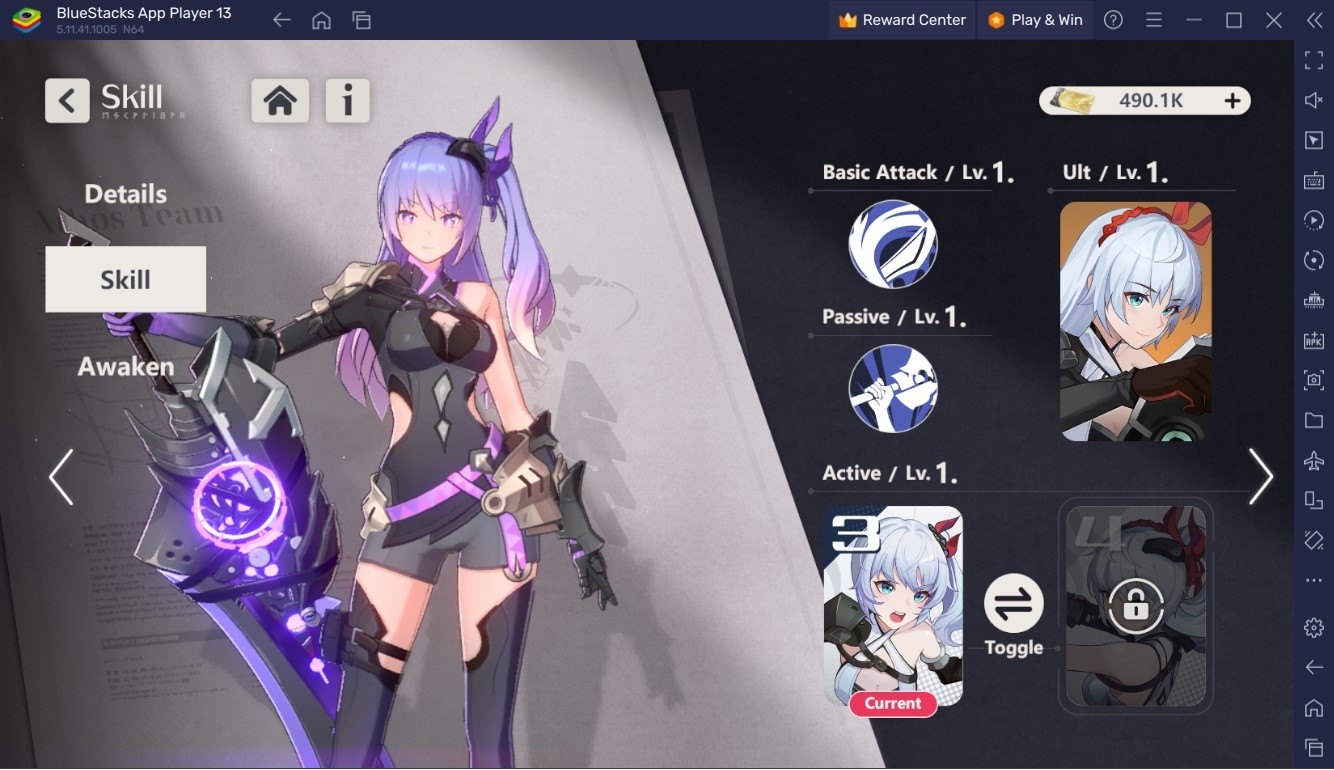
Task: Open the screen recorder in the sidebar
Action: (1315, 220)
